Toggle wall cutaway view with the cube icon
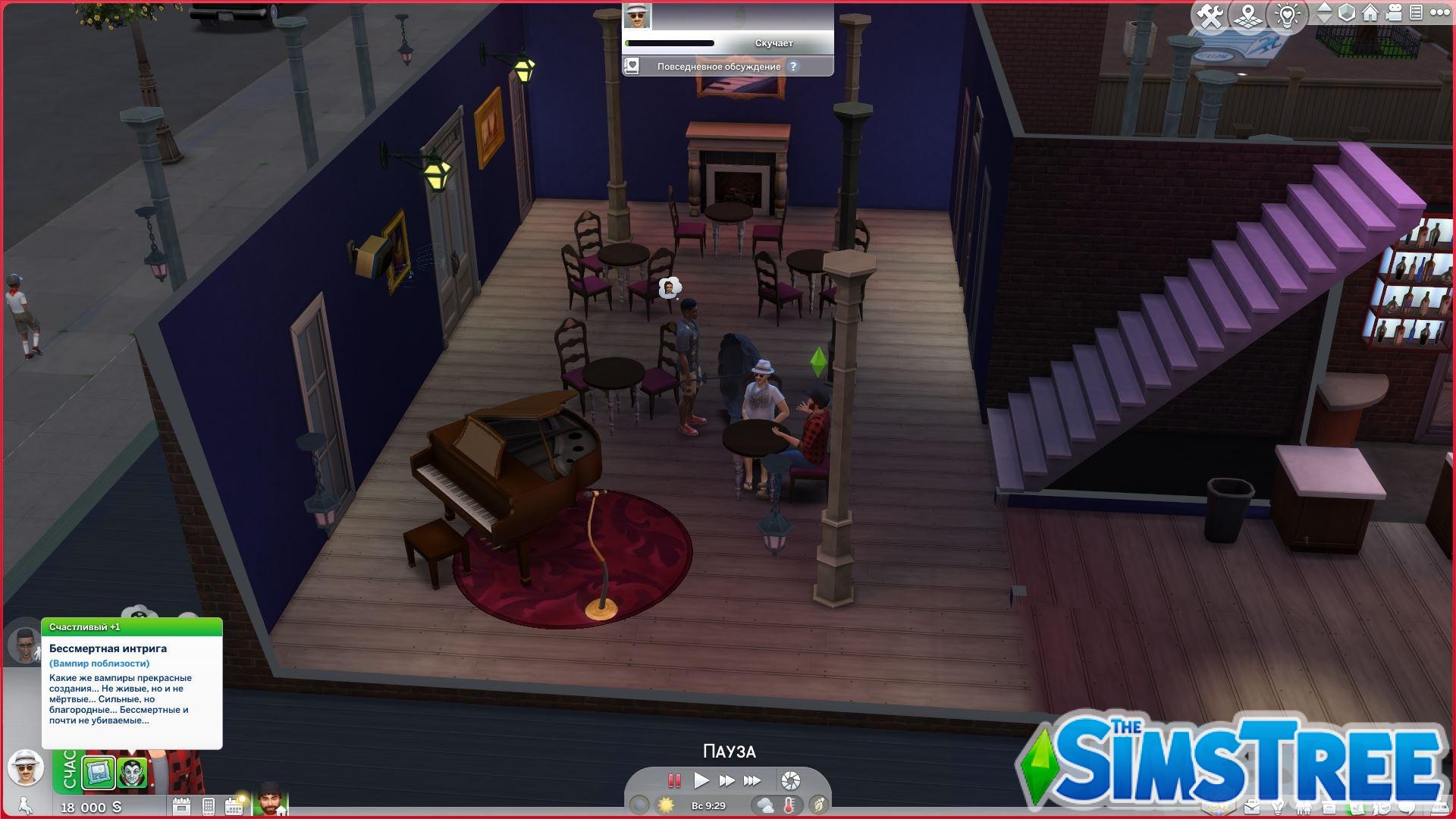The height and width of the screenshot is (819, 1456). point(1348,12)
